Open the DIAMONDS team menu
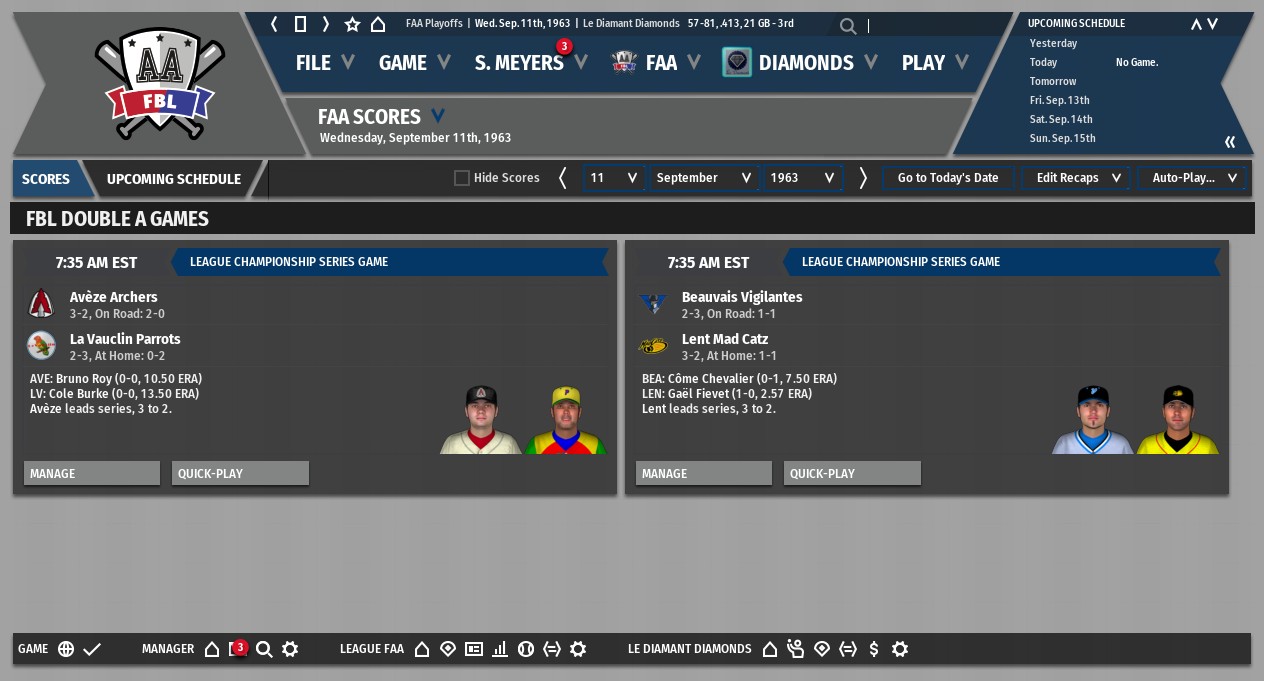Screen dimensions: 1264x681 click(x=805, y=63)
